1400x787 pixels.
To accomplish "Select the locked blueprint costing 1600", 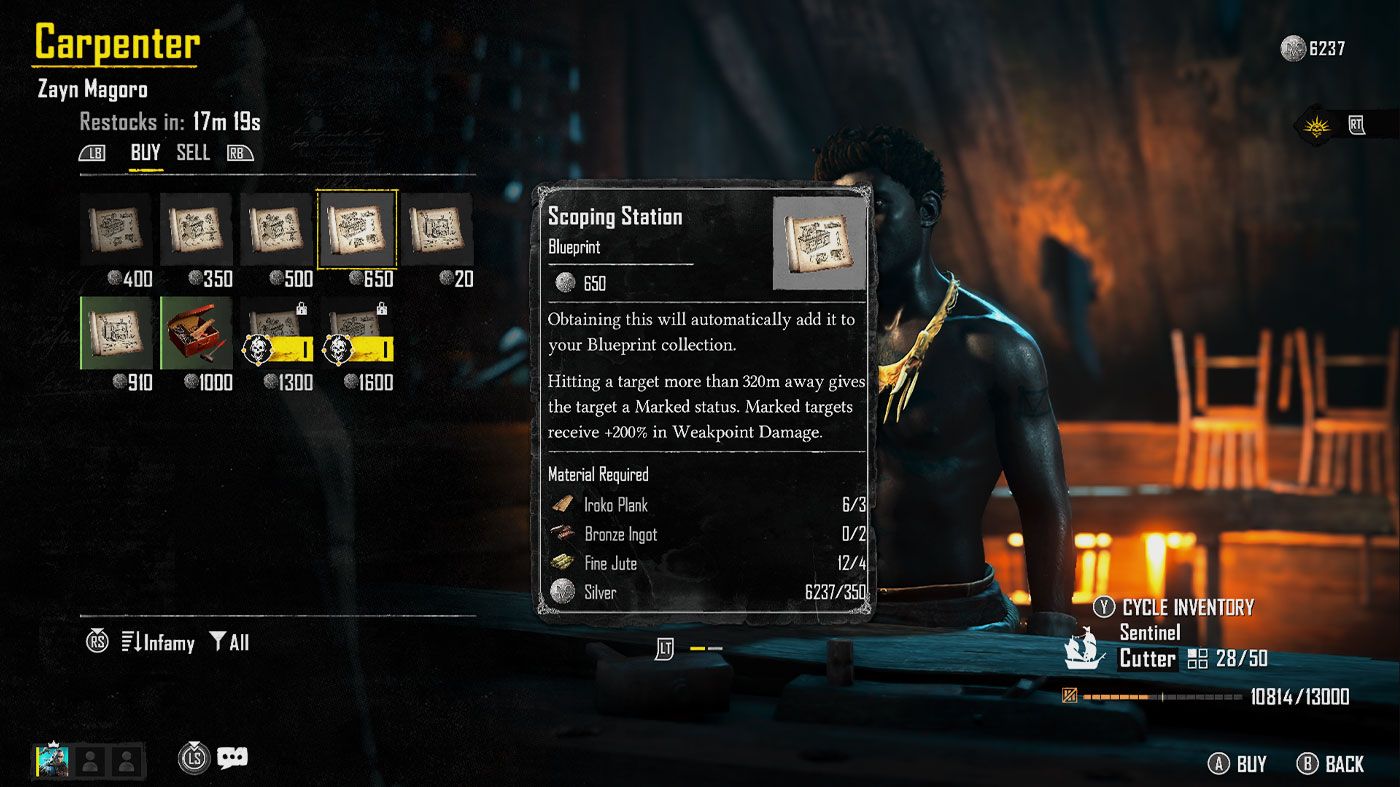I will click(x=357, y=333).
